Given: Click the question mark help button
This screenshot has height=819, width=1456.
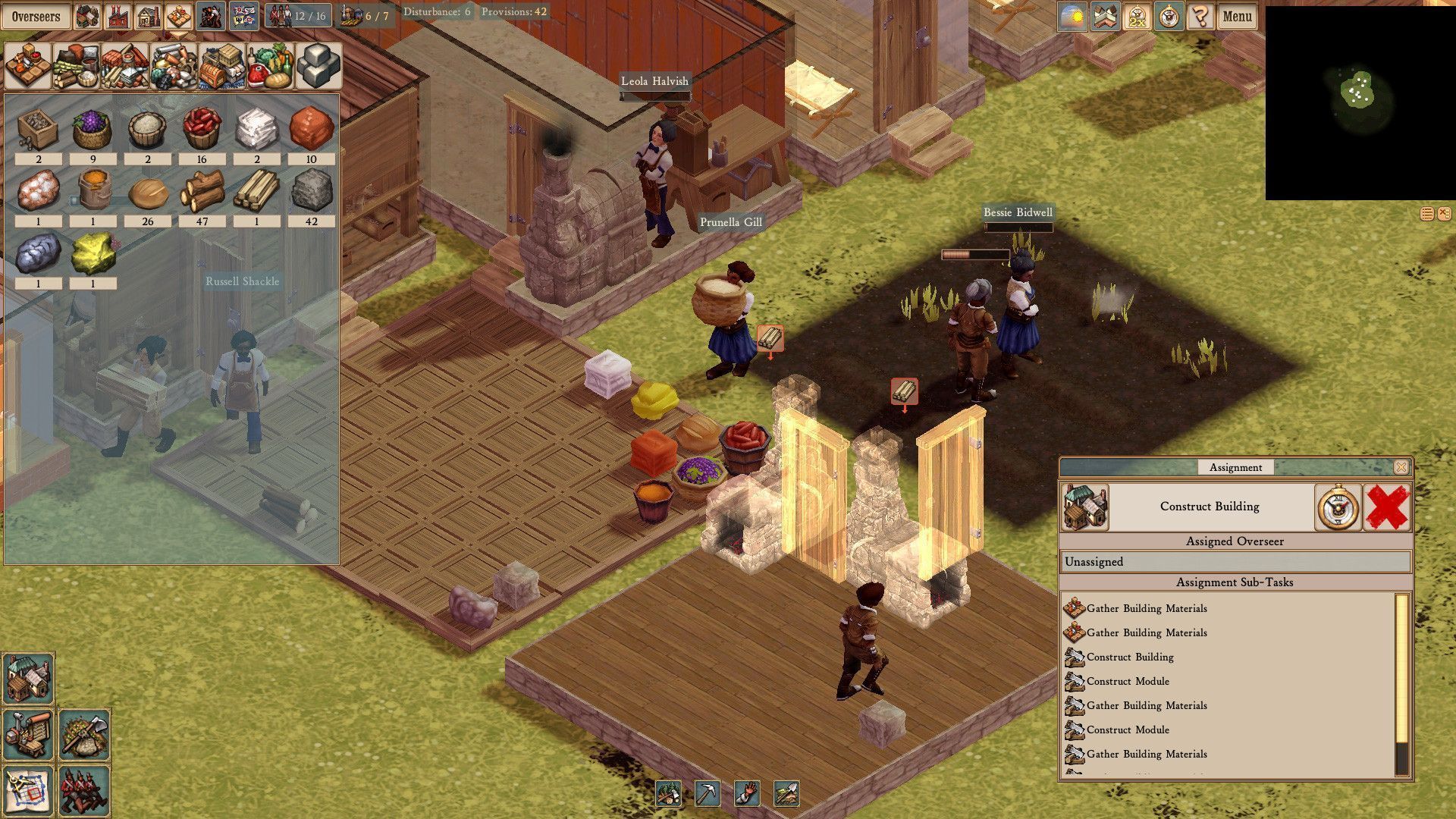Looking at the screenshot, I should 1200,17.
